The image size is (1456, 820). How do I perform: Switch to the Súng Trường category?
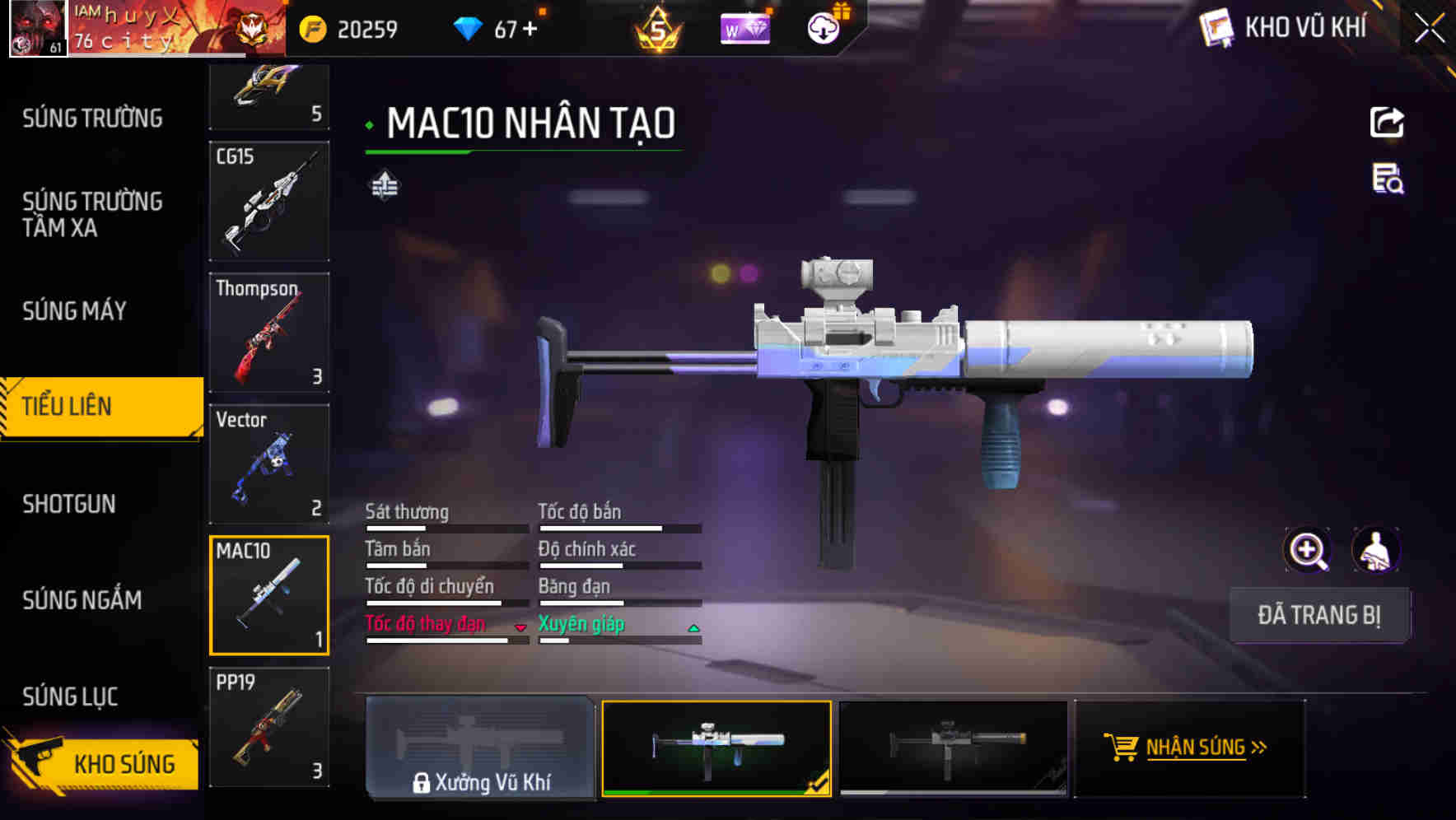(x=92, y=119)
